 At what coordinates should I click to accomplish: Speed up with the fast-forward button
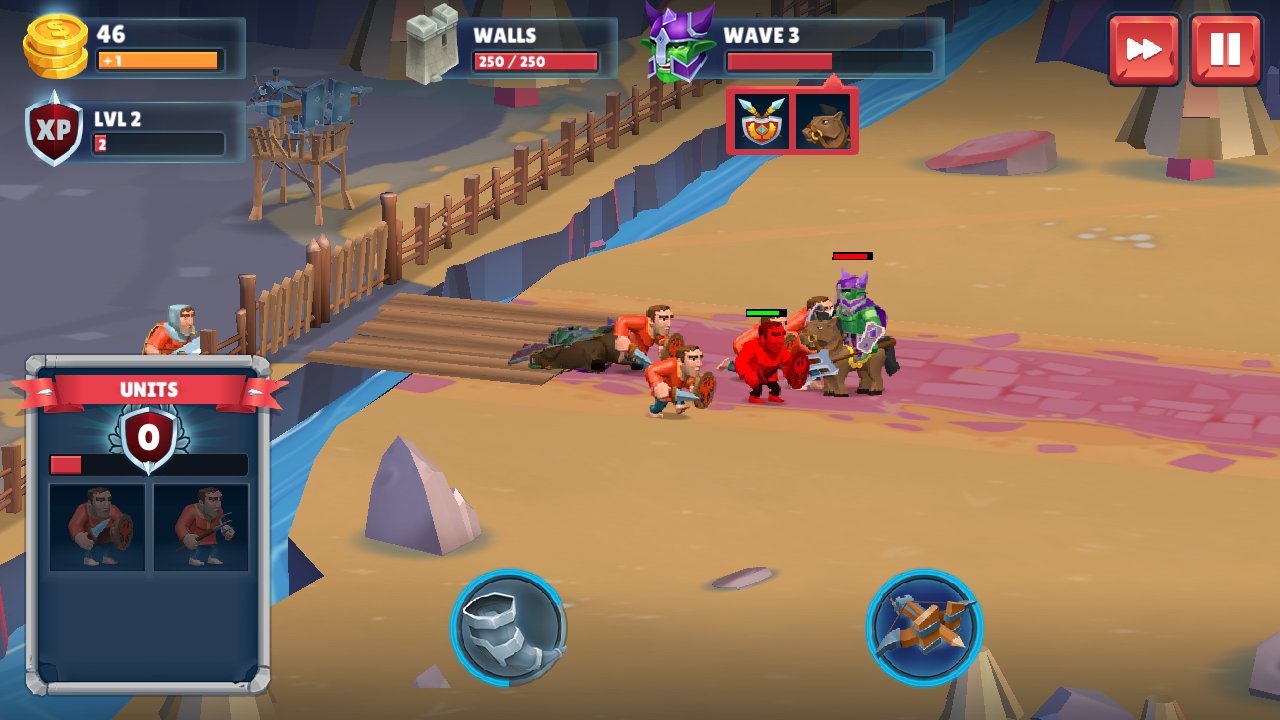pyautogui.click(x=1143, y=49)
